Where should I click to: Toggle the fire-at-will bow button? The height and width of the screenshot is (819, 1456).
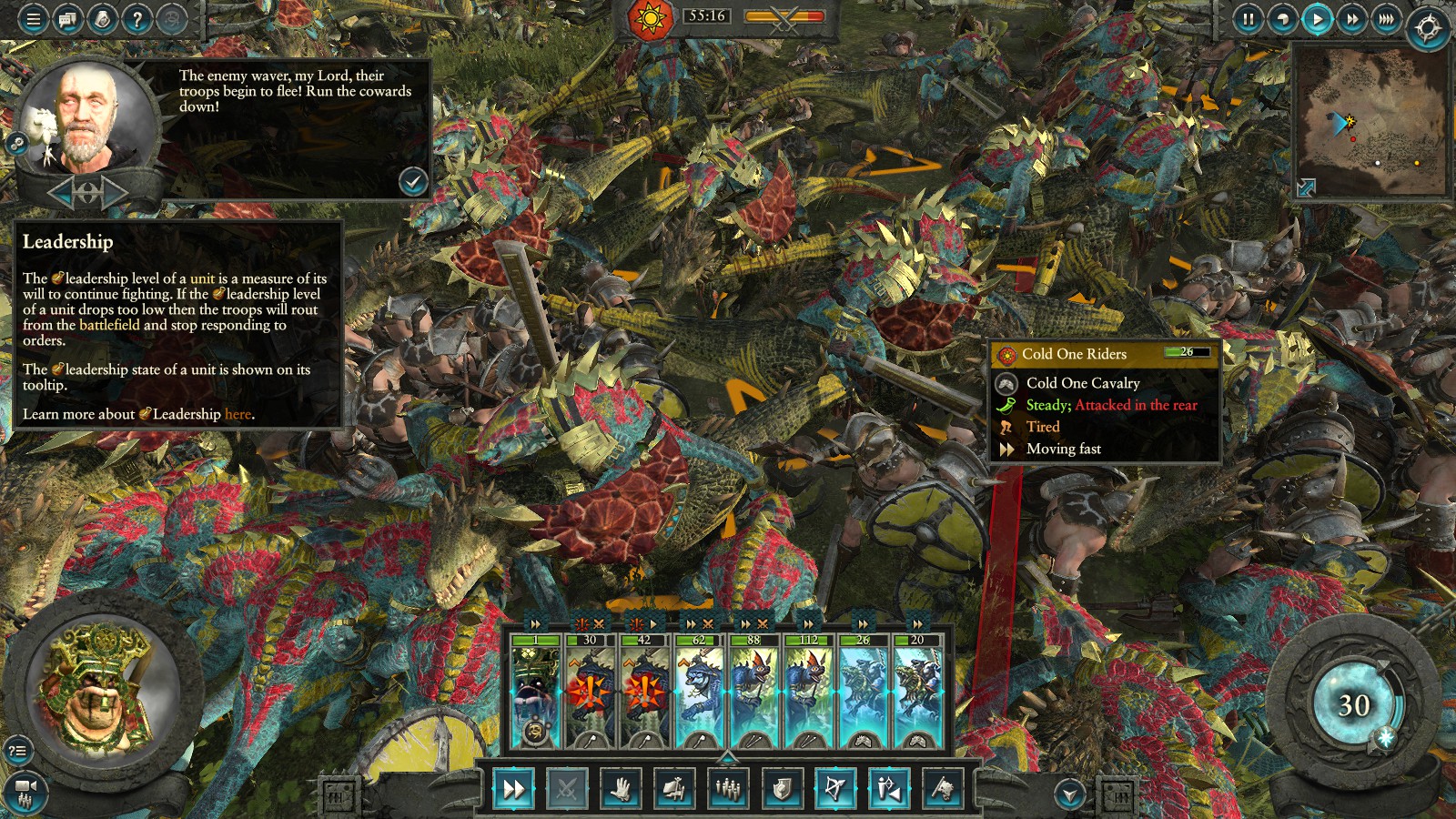pyautogui.click(x=835, y=789)
